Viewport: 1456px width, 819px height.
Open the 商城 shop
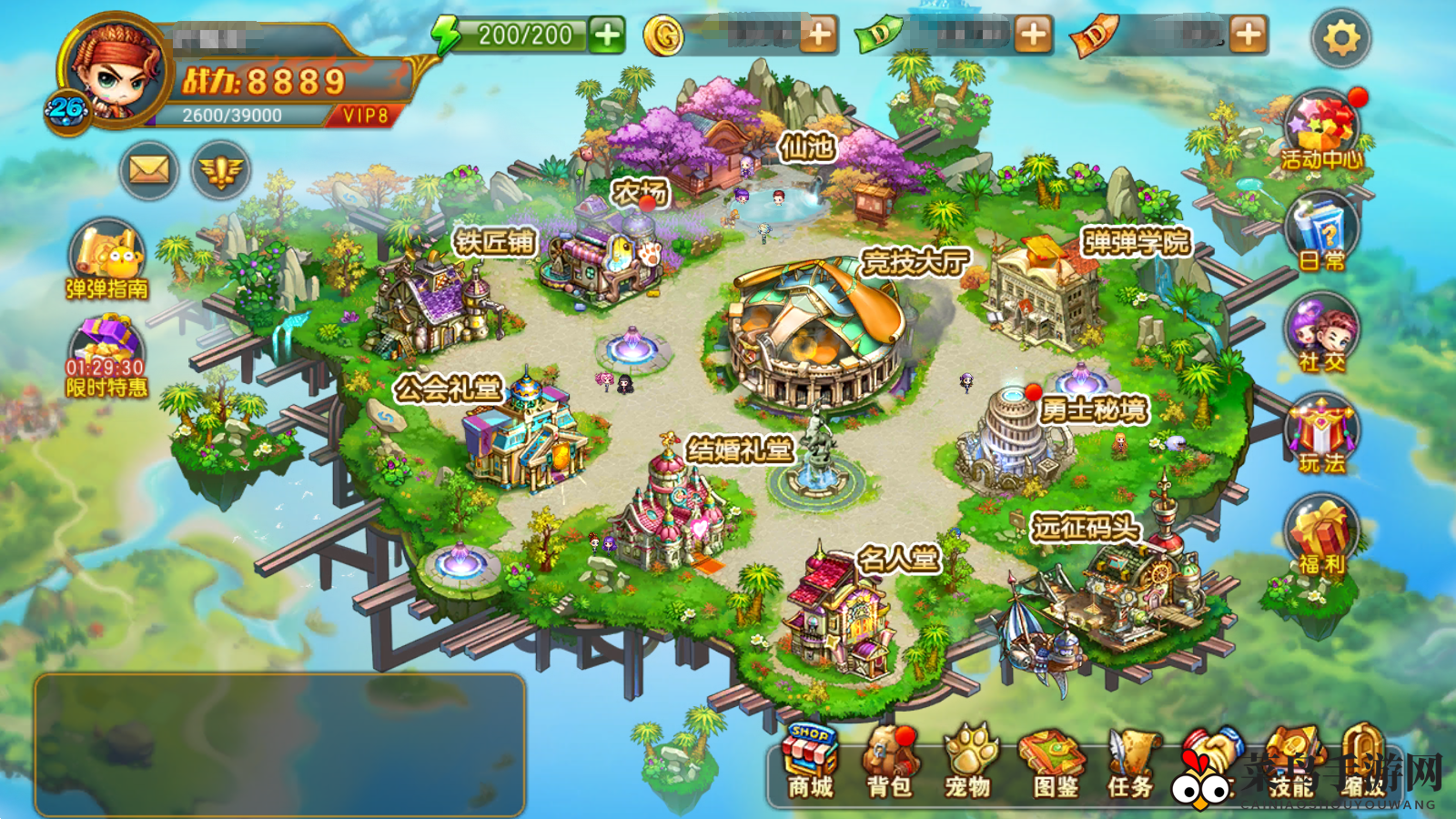(x=810, y=762)
